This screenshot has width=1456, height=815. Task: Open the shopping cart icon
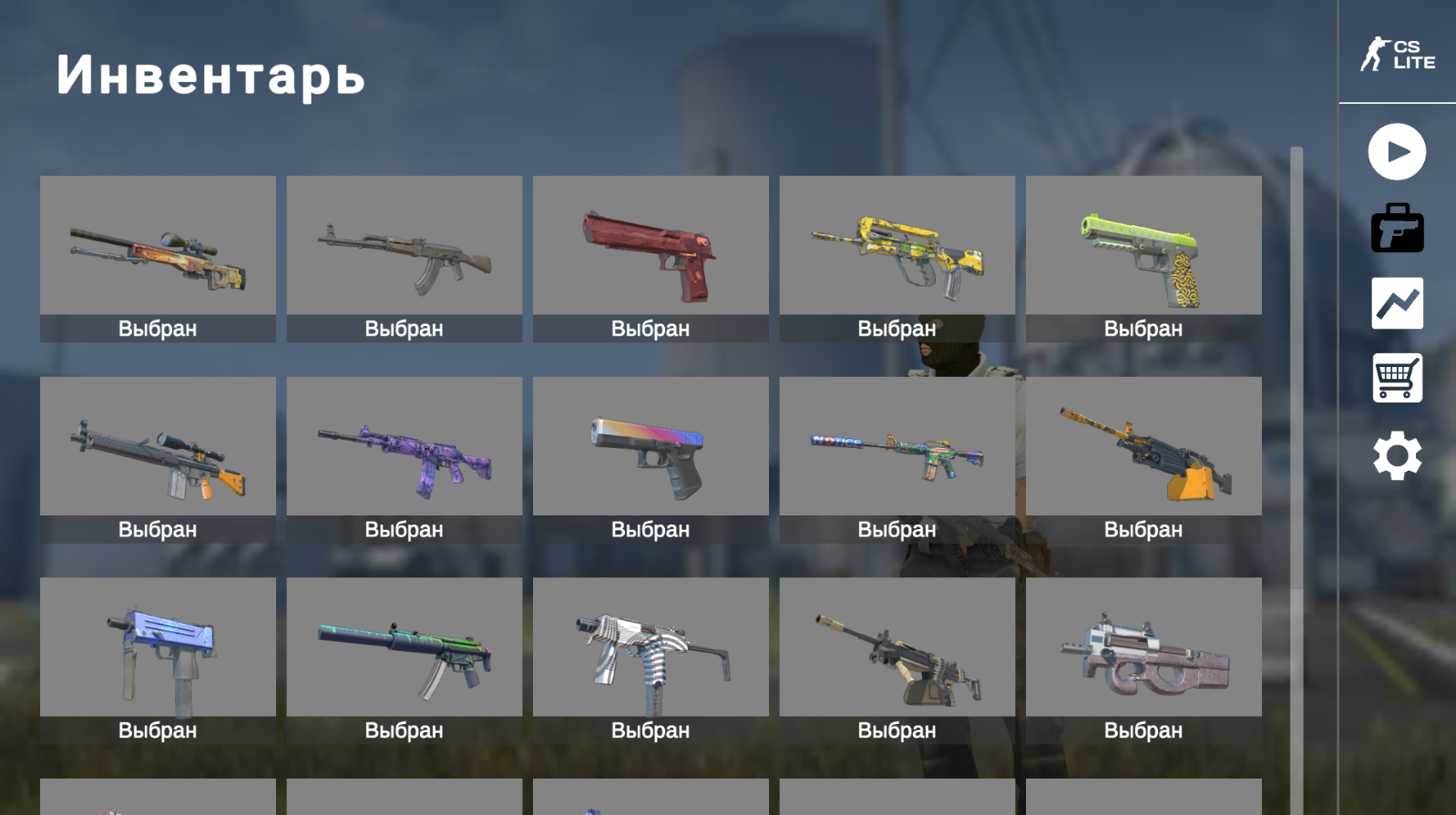pyautogui.click(x=1396, y=379)
